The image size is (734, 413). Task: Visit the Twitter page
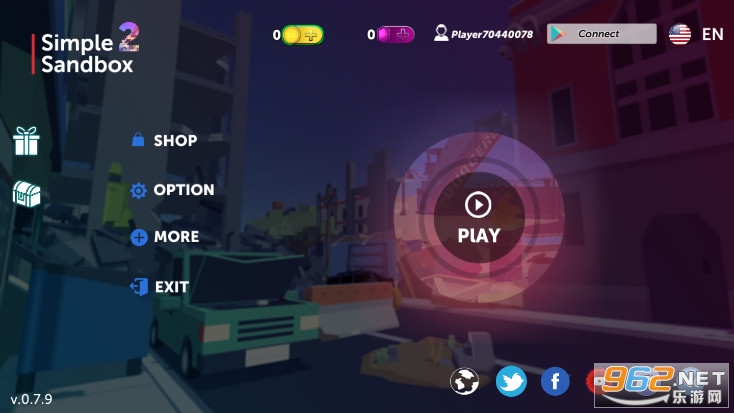click(511, 381)
